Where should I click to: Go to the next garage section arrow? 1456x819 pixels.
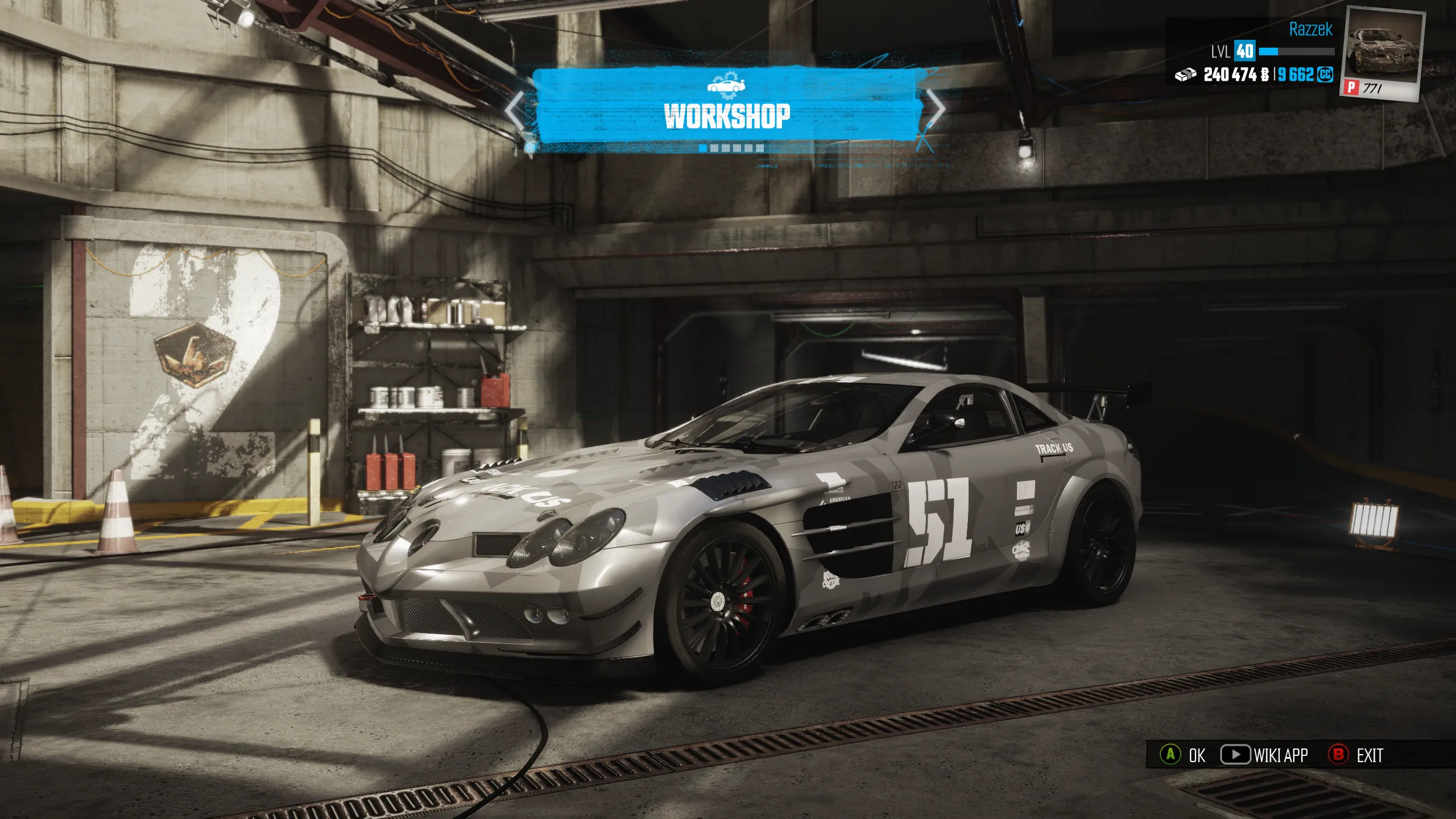(x=936, y=108)
